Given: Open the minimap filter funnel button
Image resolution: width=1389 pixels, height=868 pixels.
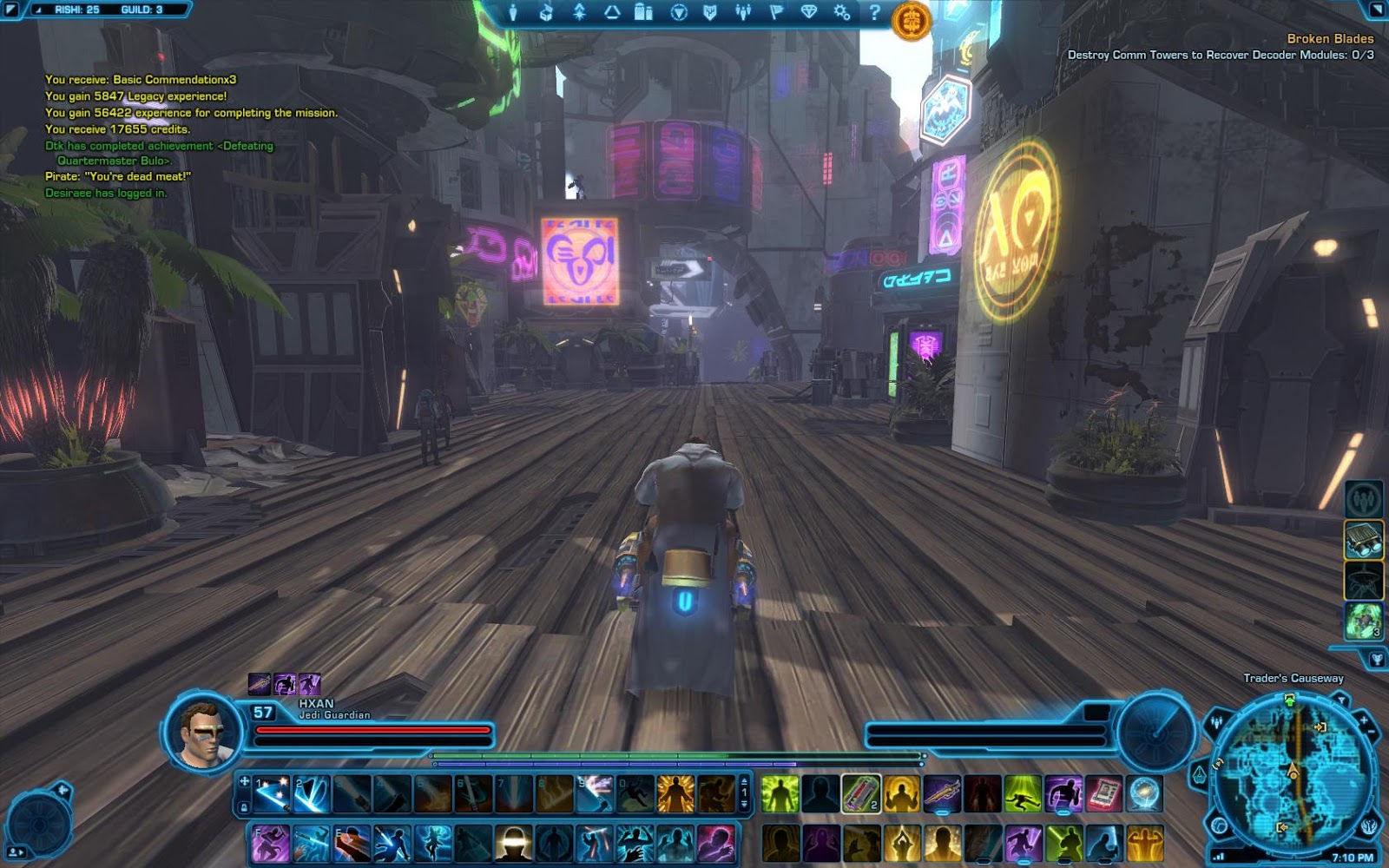Looking at the screenshot, I should point(1342,700).
